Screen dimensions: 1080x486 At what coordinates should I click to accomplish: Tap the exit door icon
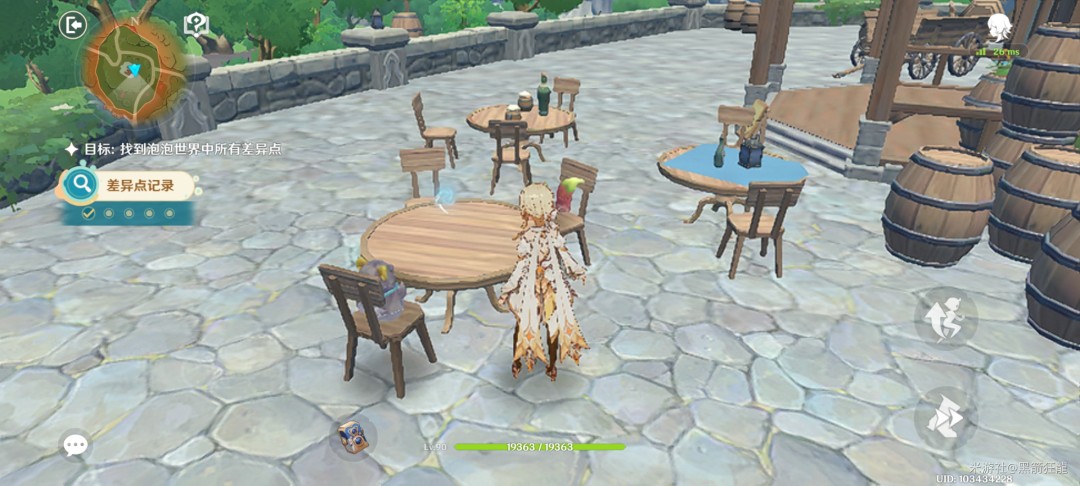73,24
